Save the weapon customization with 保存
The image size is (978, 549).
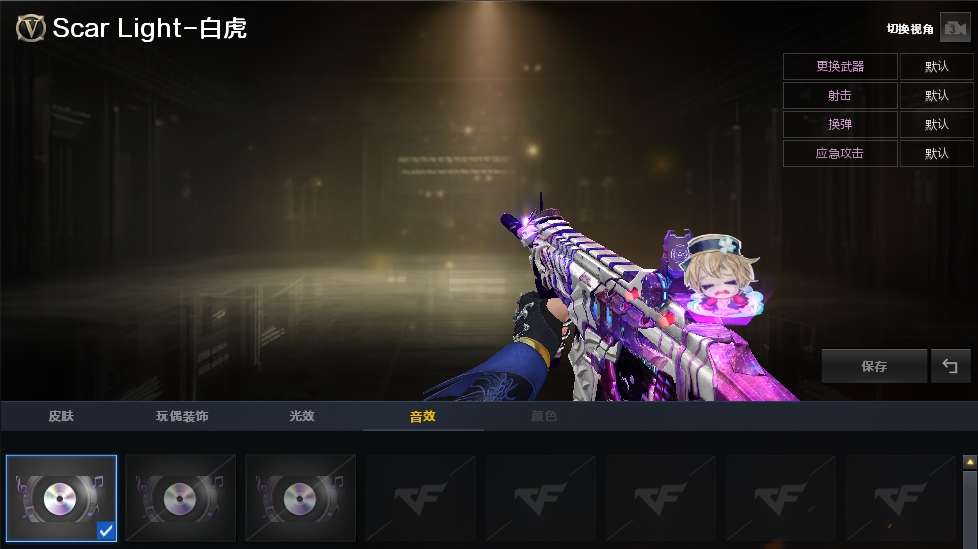(874, 366)
